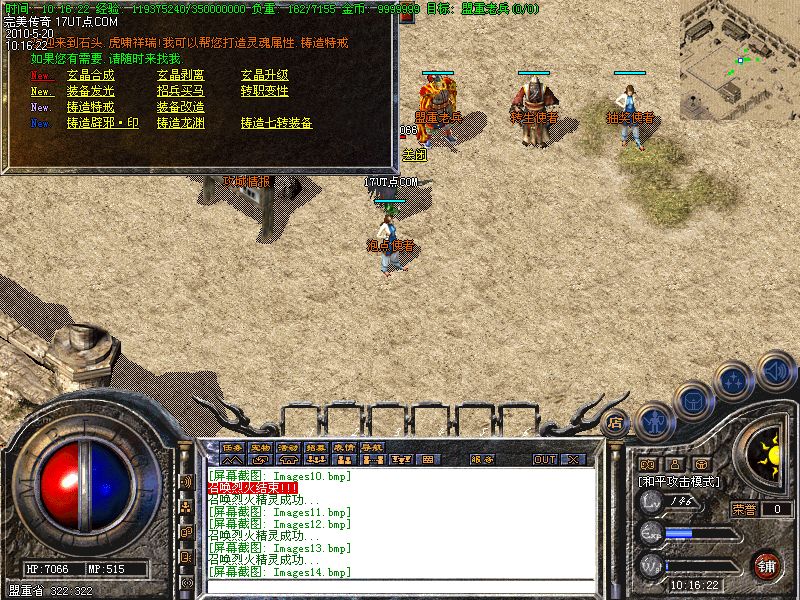Open the 玄晶升级 option
Image resolution: width=800 pixels, height=600 pixels.
[x=264, y=75]
